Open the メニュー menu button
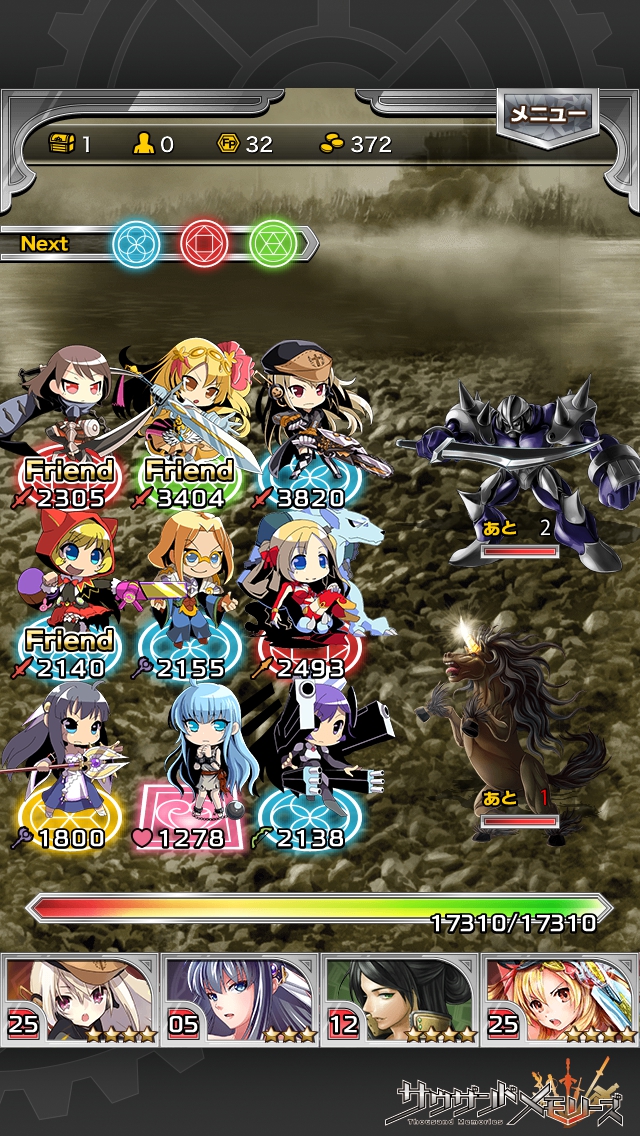Image resolution: width=640 pixels, height=1136 pixels. point(548,116)
